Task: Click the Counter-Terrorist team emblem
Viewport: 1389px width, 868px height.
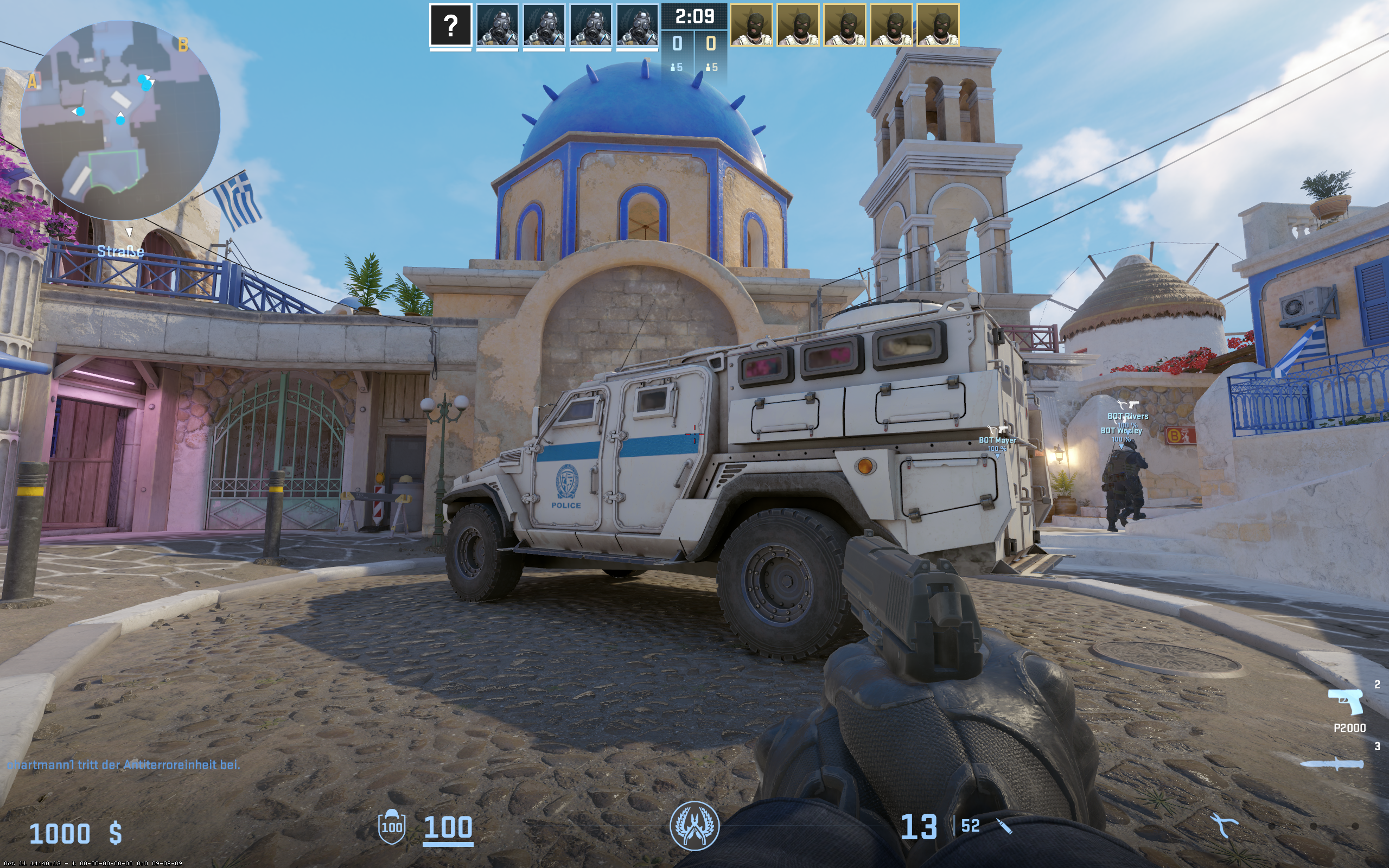Action: [x=694, y=826]
